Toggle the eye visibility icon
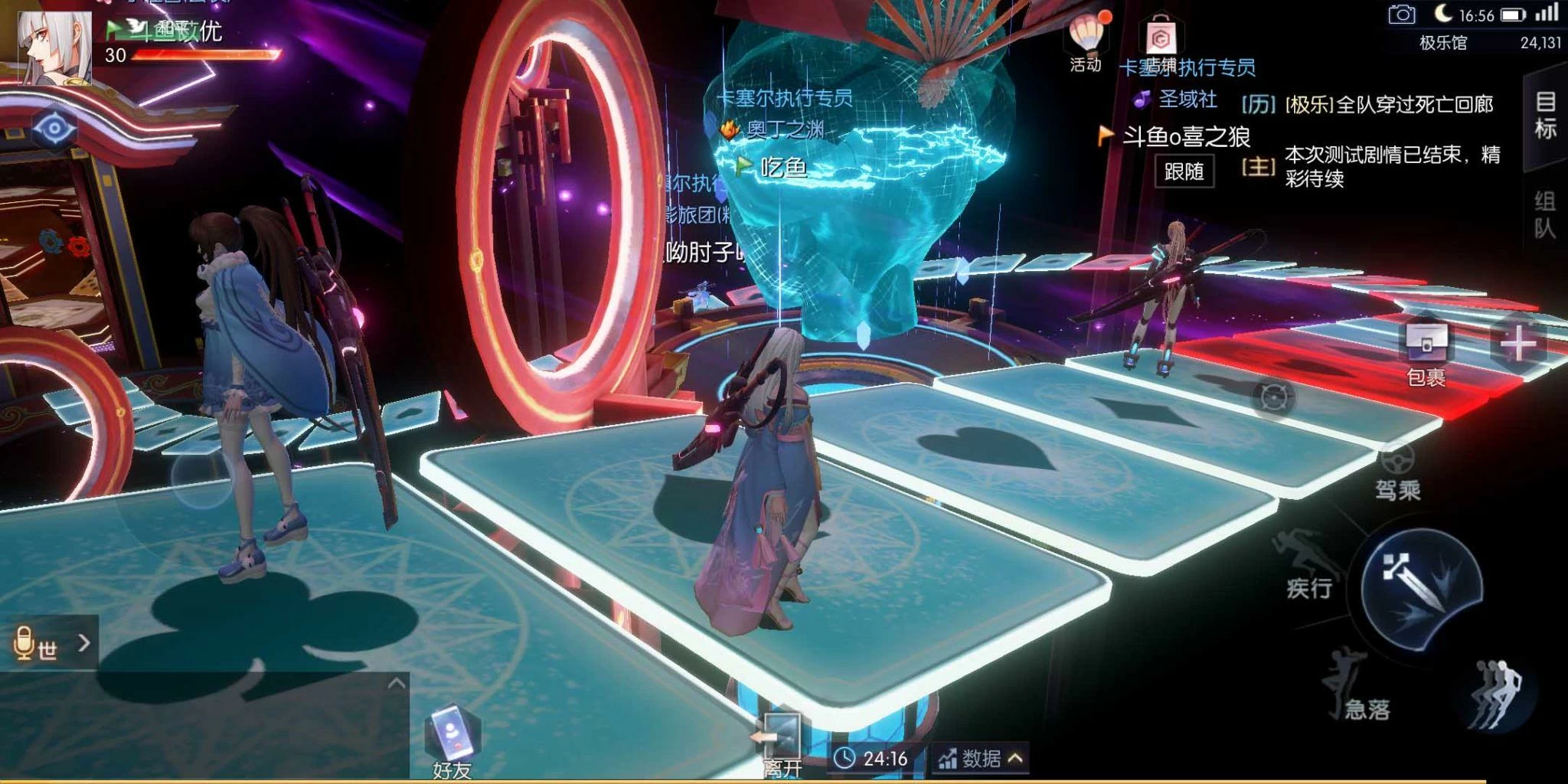Screen dimensions: 1568x784 coord(54,128)
